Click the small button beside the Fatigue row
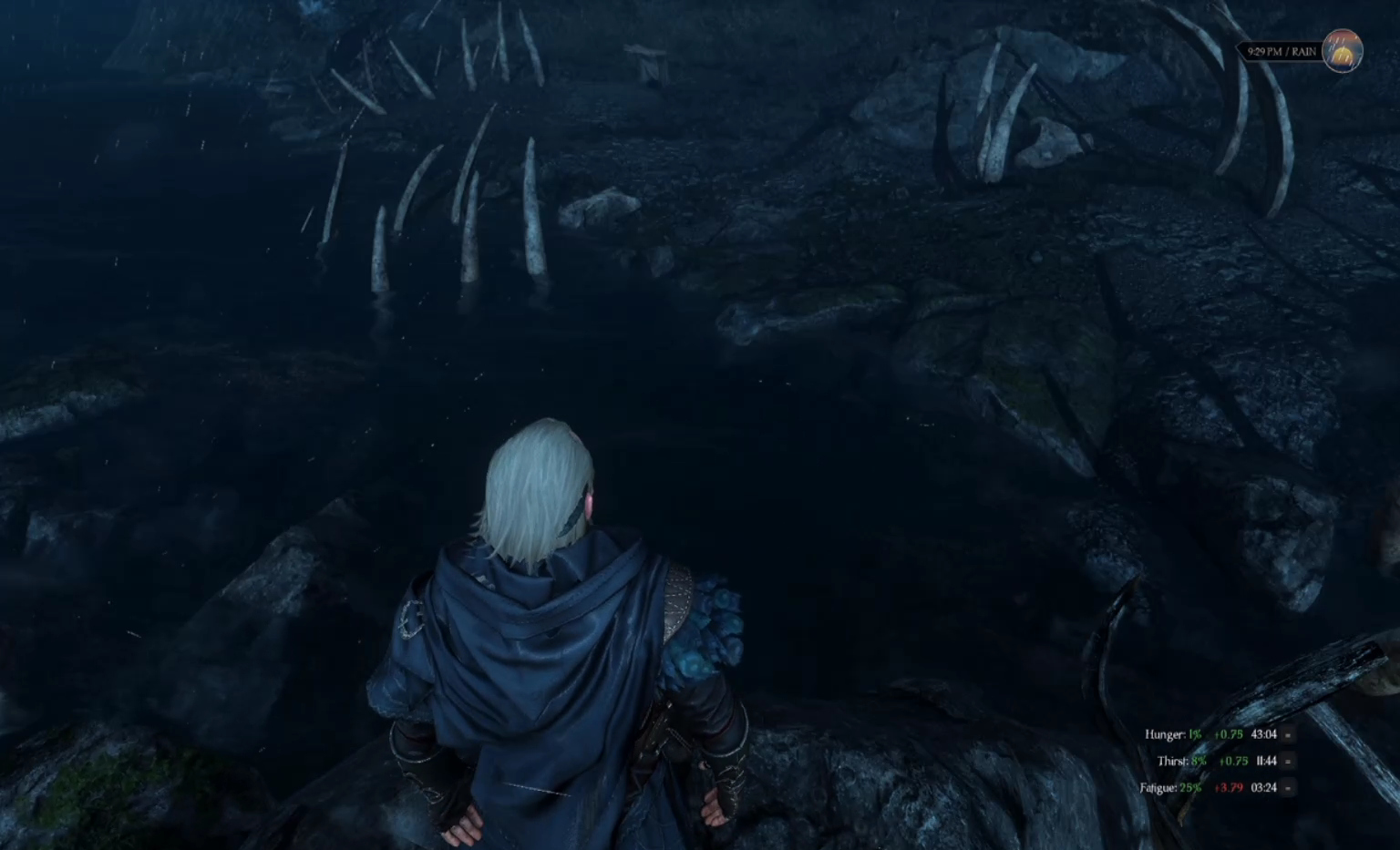1400x850 pixels. coord(1288,788)
